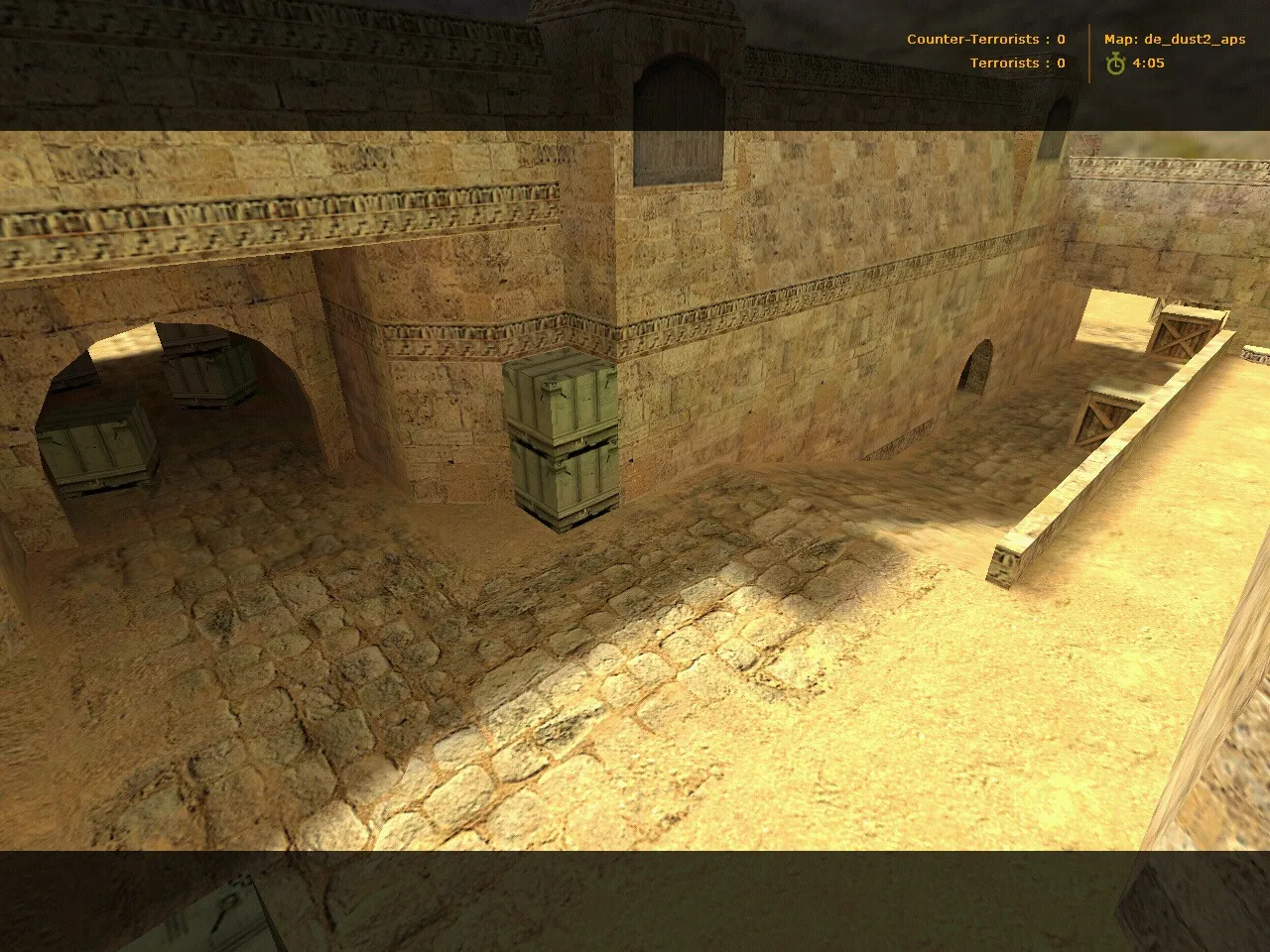Click the stopwatch timer icon
Screen dimensions: 1270x952
[x=1113, y=62]
